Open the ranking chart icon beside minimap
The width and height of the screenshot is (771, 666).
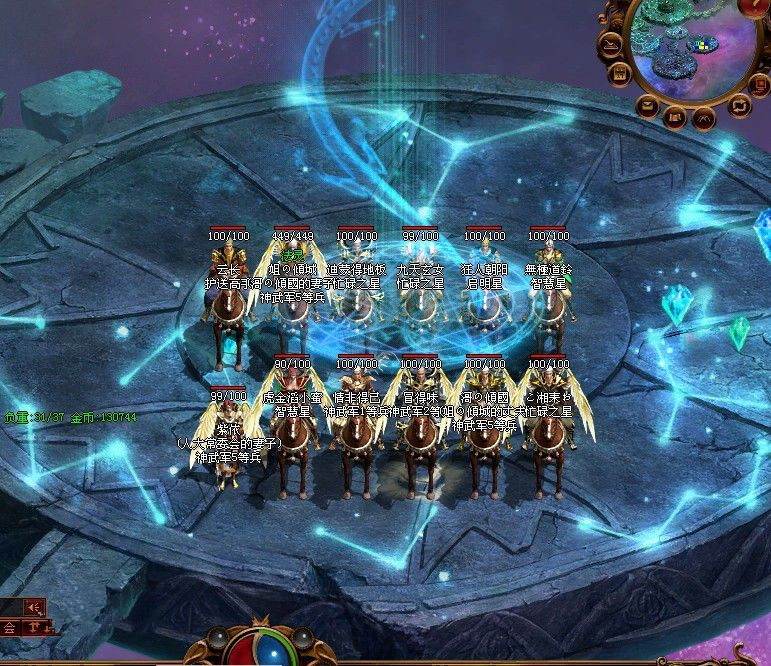click(609, 45)
